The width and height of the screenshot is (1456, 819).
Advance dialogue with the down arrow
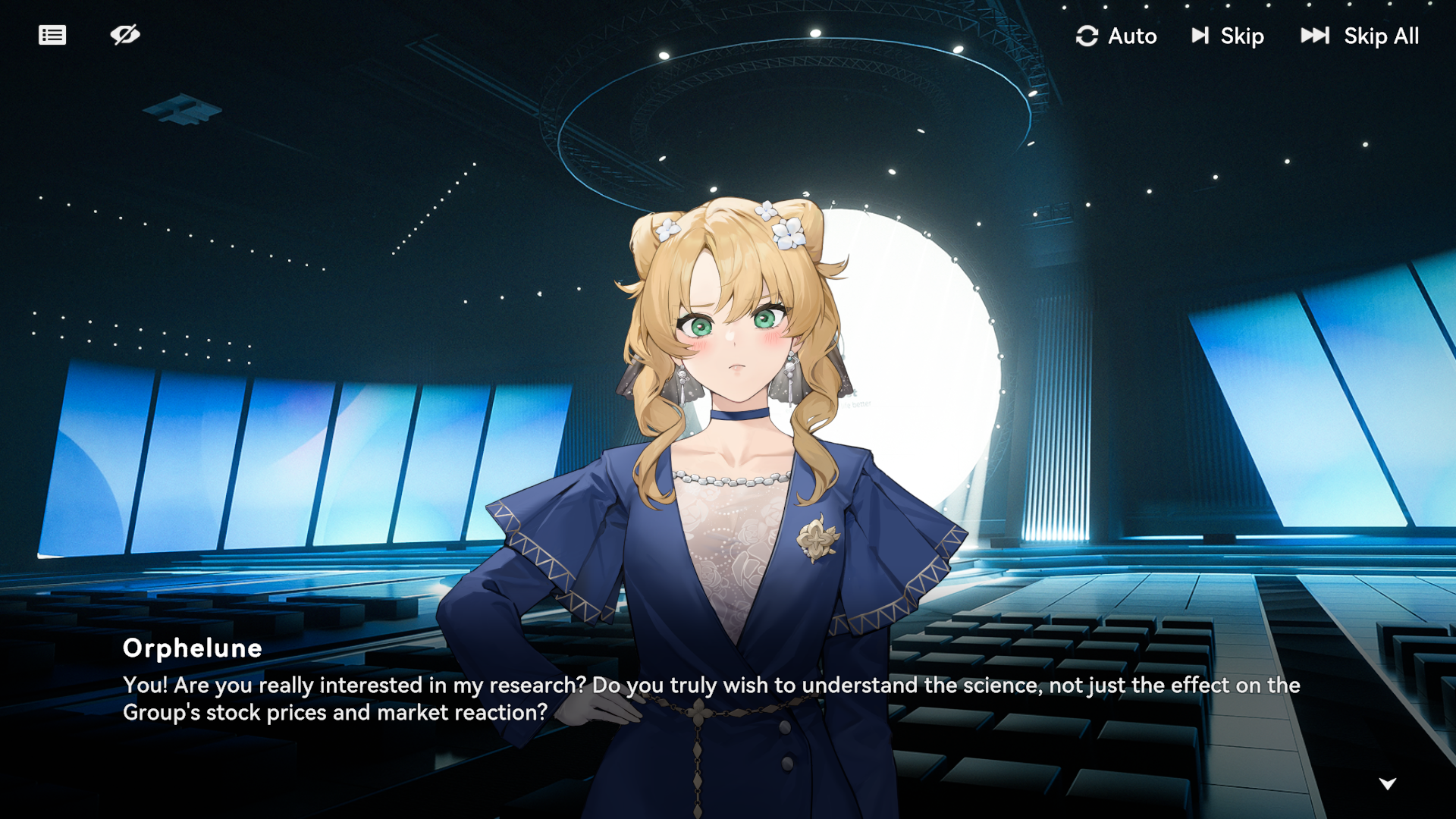pos(1388,783)
